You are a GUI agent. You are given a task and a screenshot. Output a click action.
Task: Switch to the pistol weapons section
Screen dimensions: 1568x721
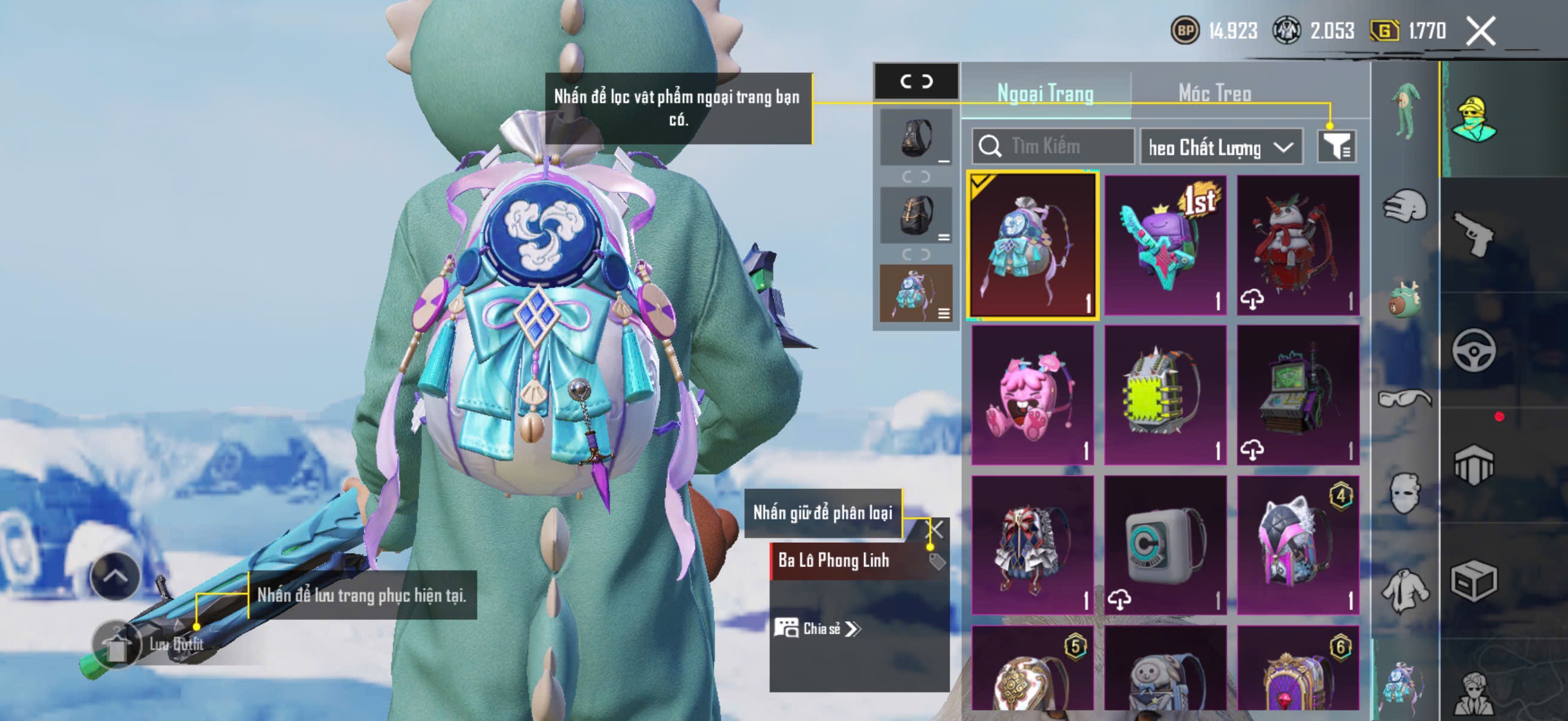pyautogui.click(x=1473, y=234)
